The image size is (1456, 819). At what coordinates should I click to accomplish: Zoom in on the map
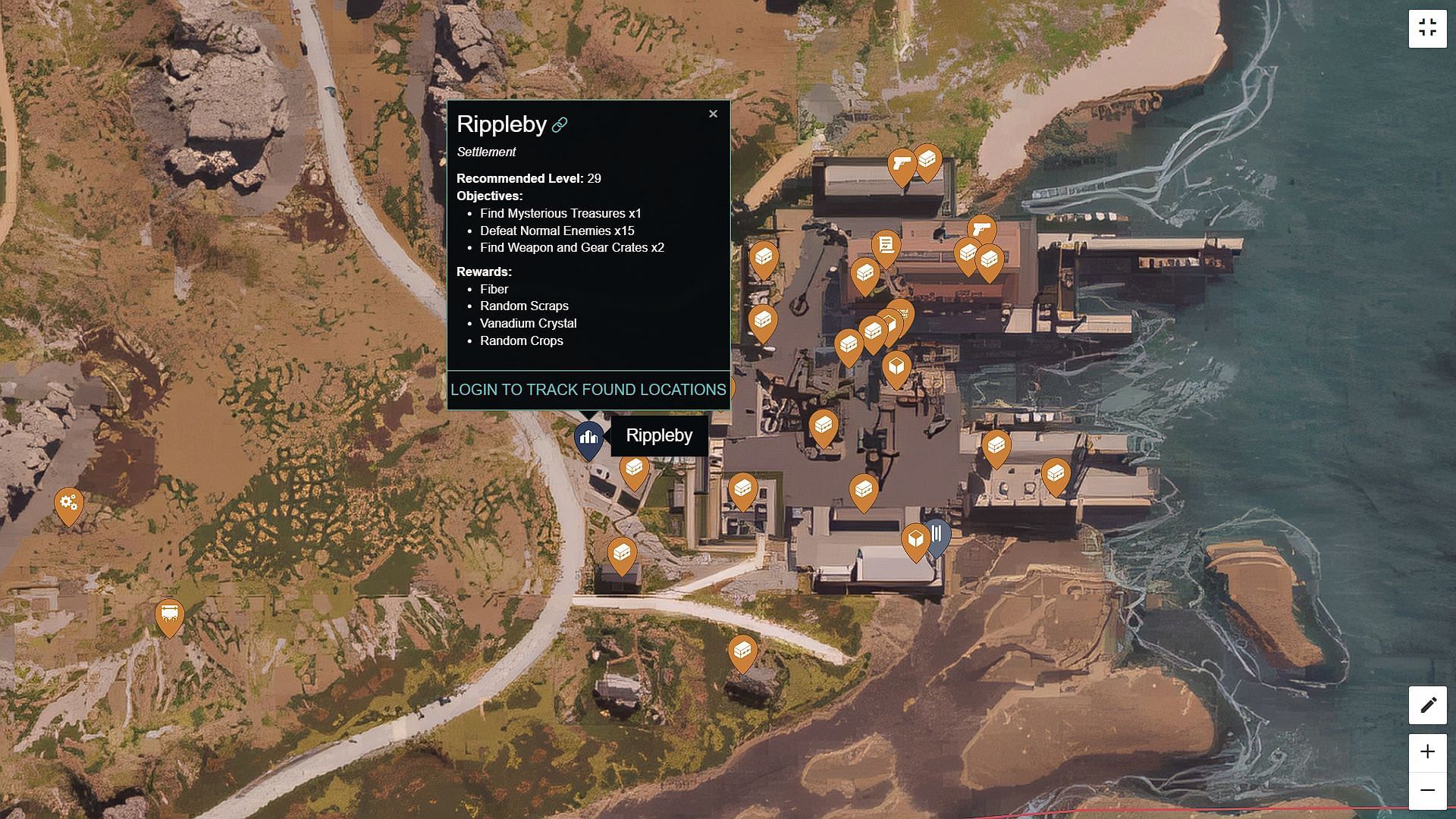[1427, 752]
